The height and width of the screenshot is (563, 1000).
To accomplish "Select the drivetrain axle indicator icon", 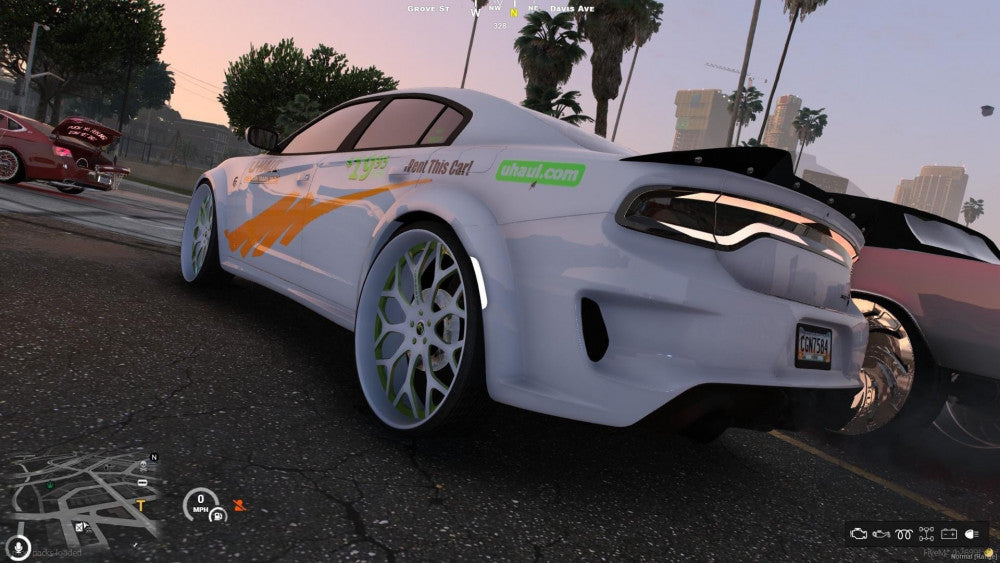I will (x=926, y=534).
